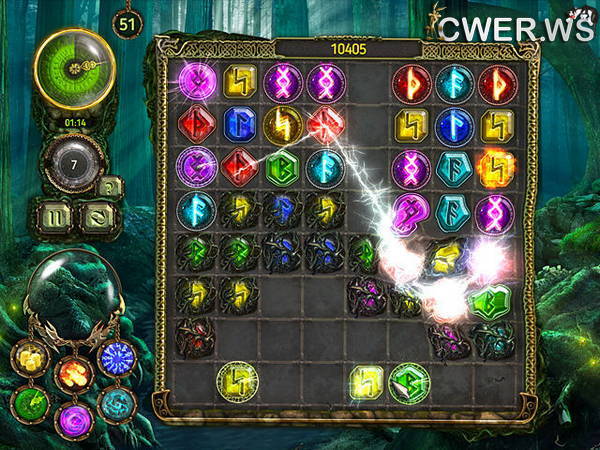This screenshot has height=450, width=600.
Task: Activate the green amulet power-up
Action: click(31, 404)
